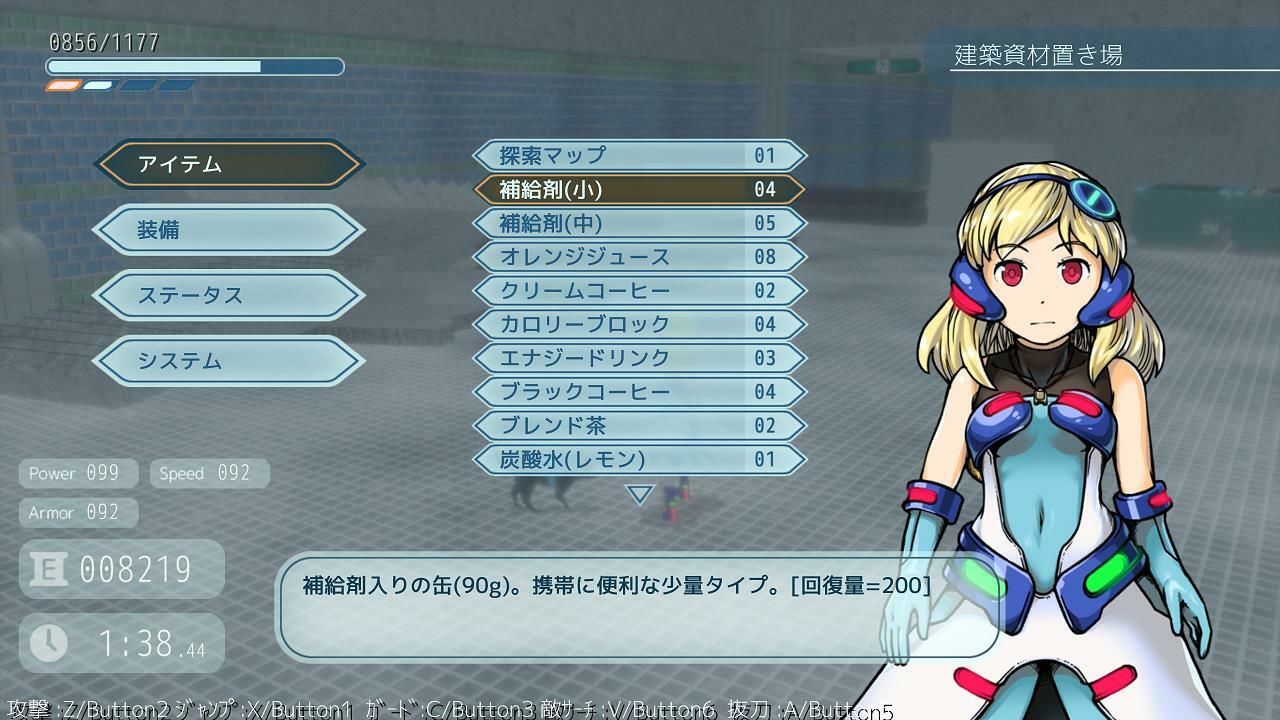1280x720 pixels.
Task: Click the Power 099 stat badge
Action: click(x=78, y=472)
